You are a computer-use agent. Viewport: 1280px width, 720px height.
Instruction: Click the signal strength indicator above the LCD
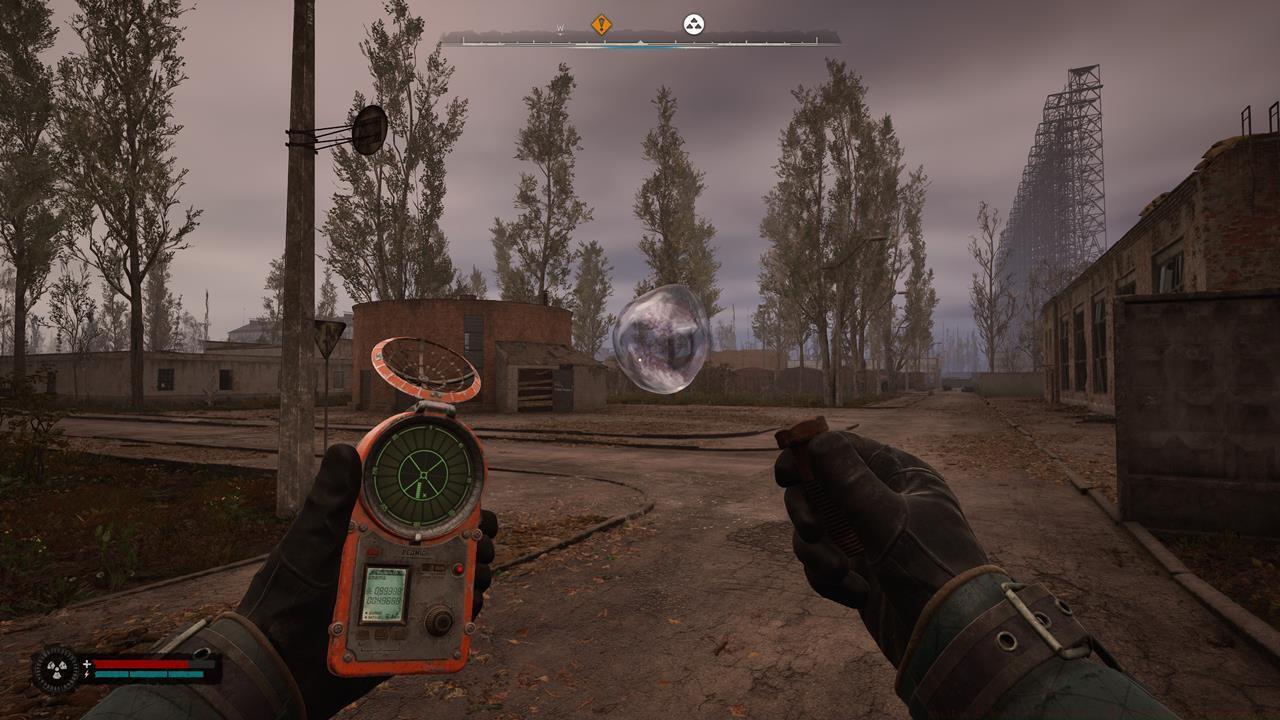[x=432, y=567]
